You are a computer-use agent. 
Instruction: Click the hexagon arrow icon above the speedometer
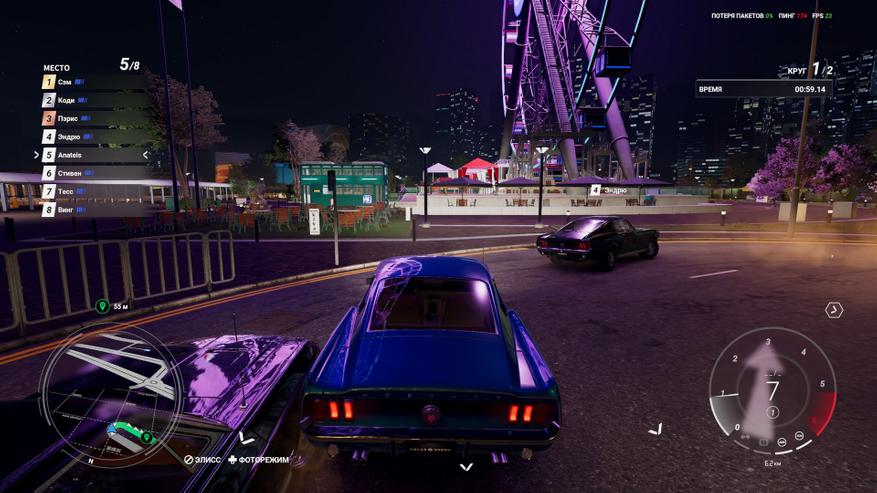[x=833, y=311]
